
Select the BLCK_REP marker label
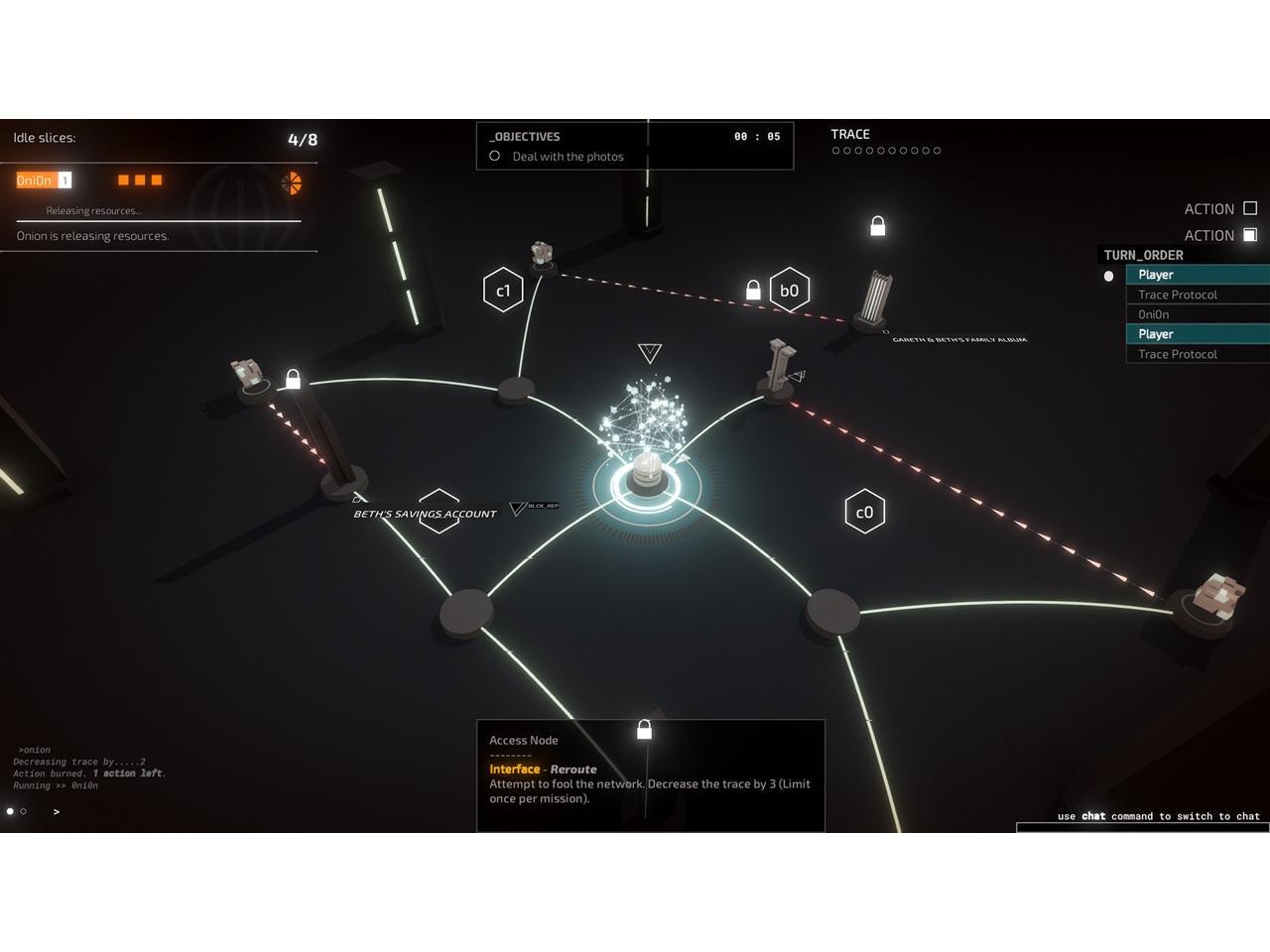pos(543,506)
